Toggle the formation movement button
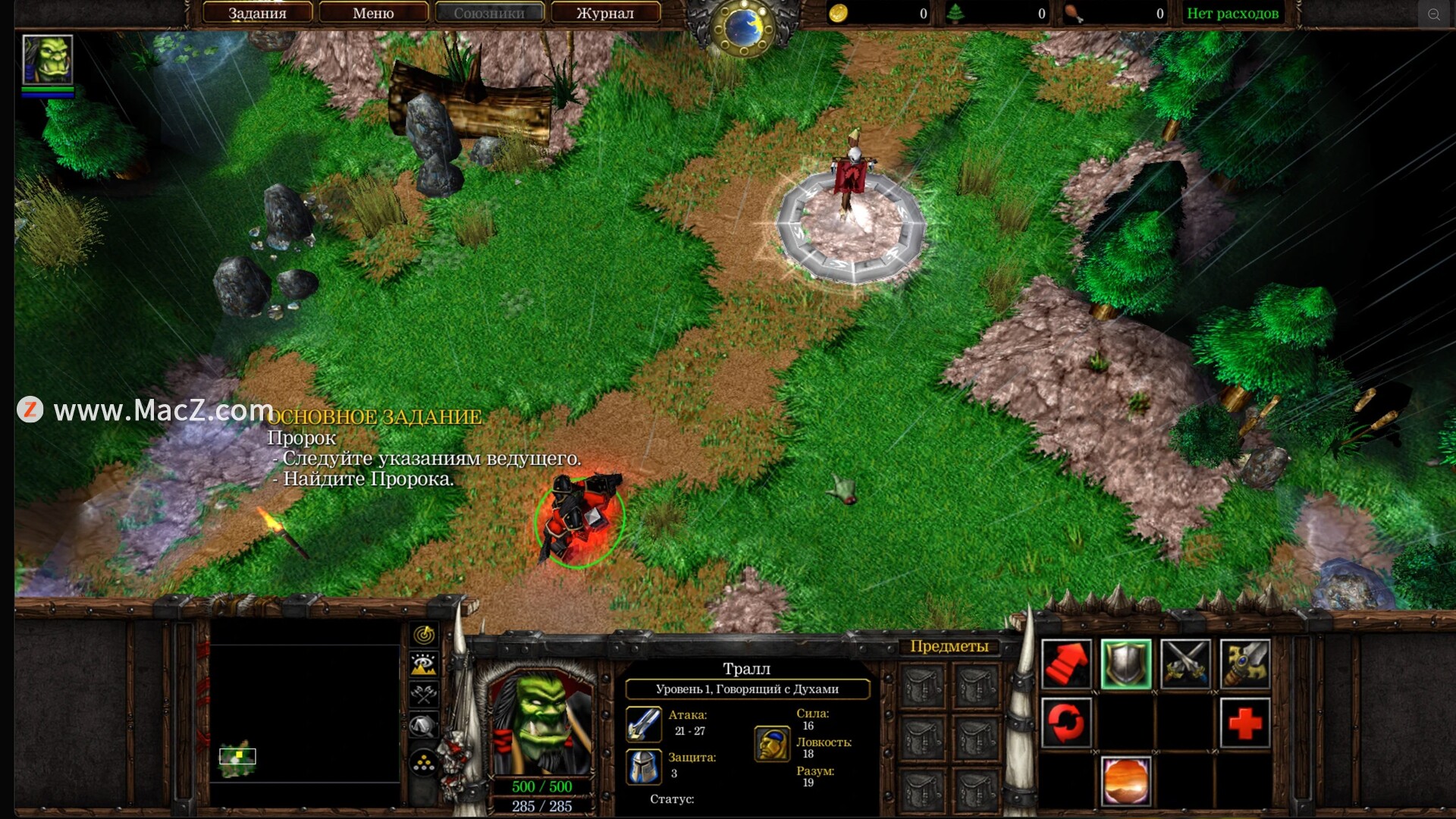 424,763
